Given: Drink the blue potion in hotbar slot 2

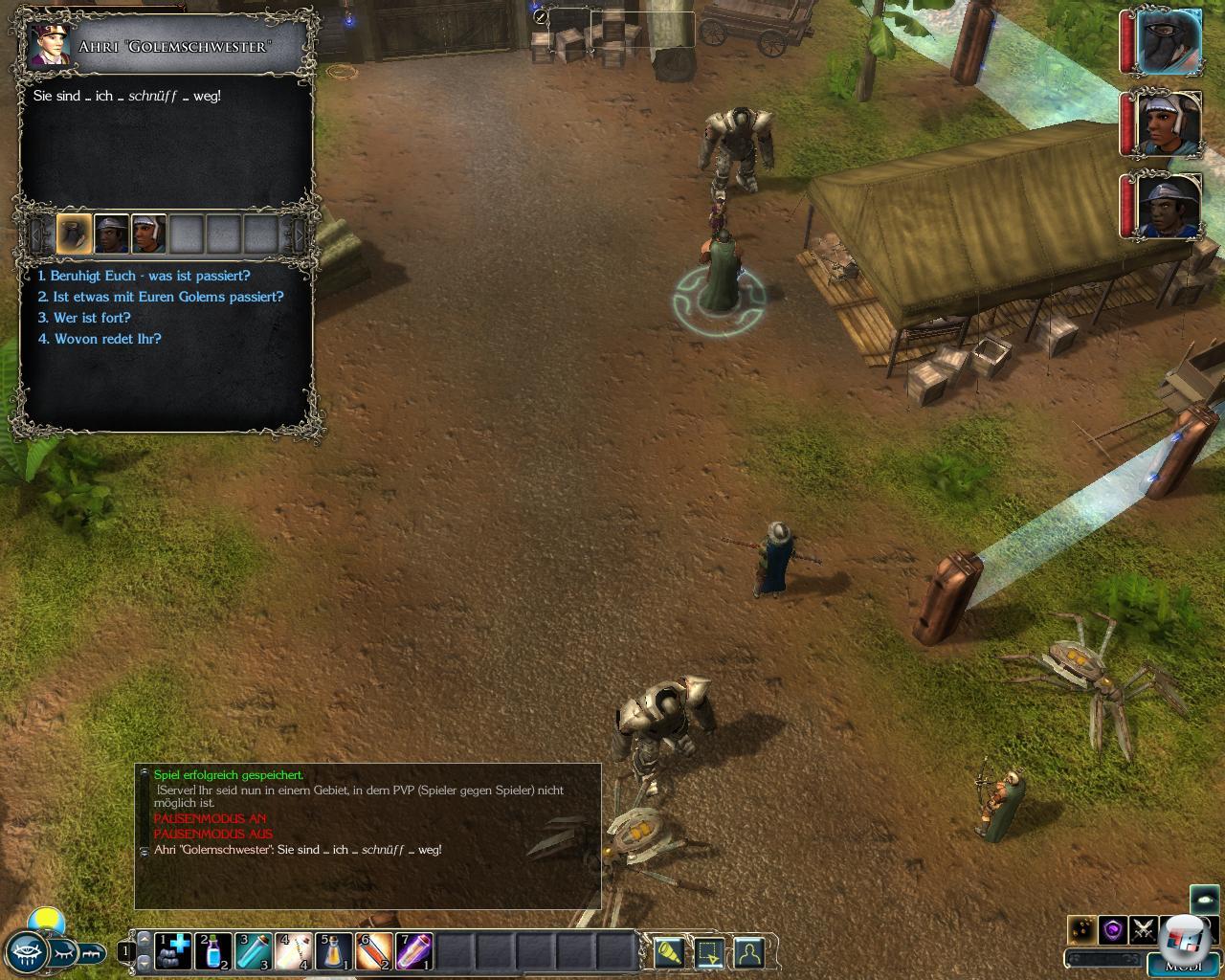Looking at the screenshot, I should coord(213,951).
